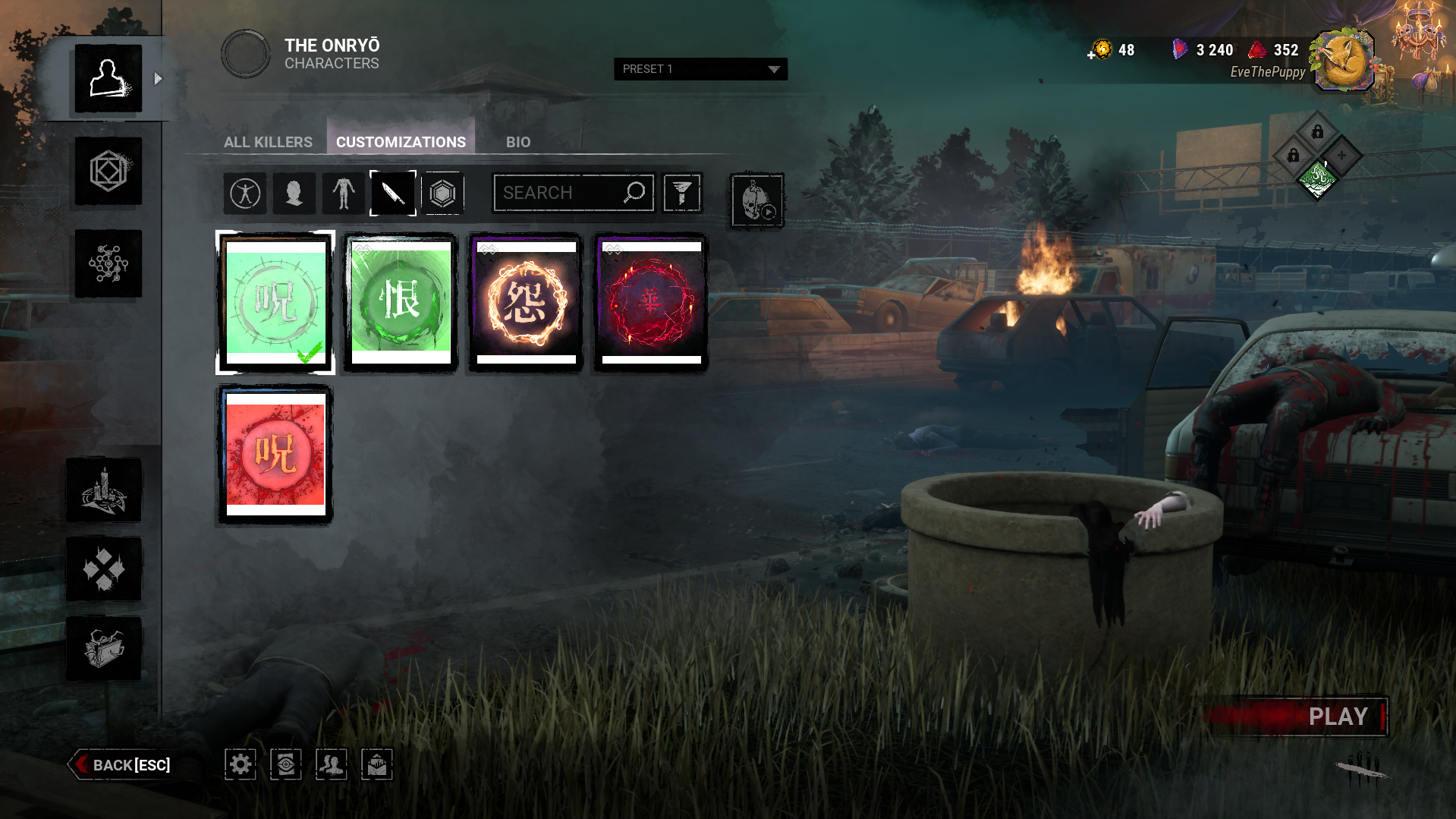Switch to the ALL KILLERS tab
The width and height of the screenshot is (1456, 819).
click(x=267, y=142)
